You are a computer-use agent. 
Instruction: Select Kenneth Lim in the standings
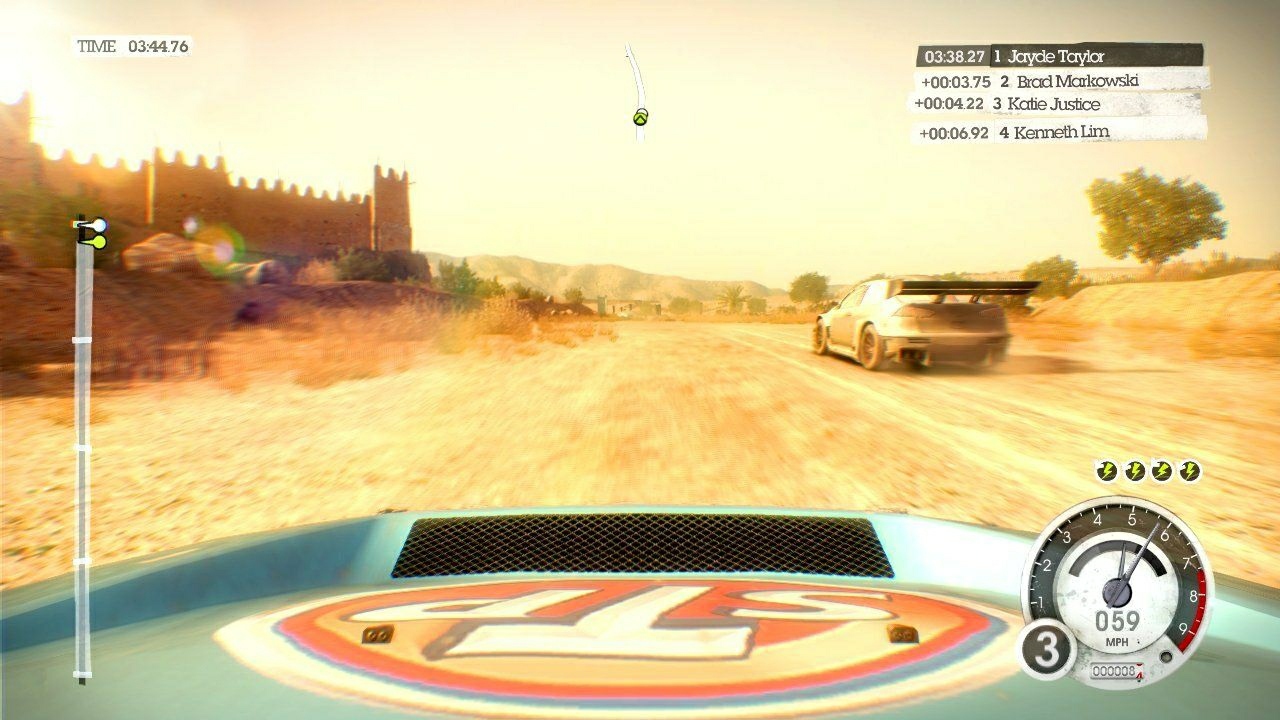(x=1062, y=130)
